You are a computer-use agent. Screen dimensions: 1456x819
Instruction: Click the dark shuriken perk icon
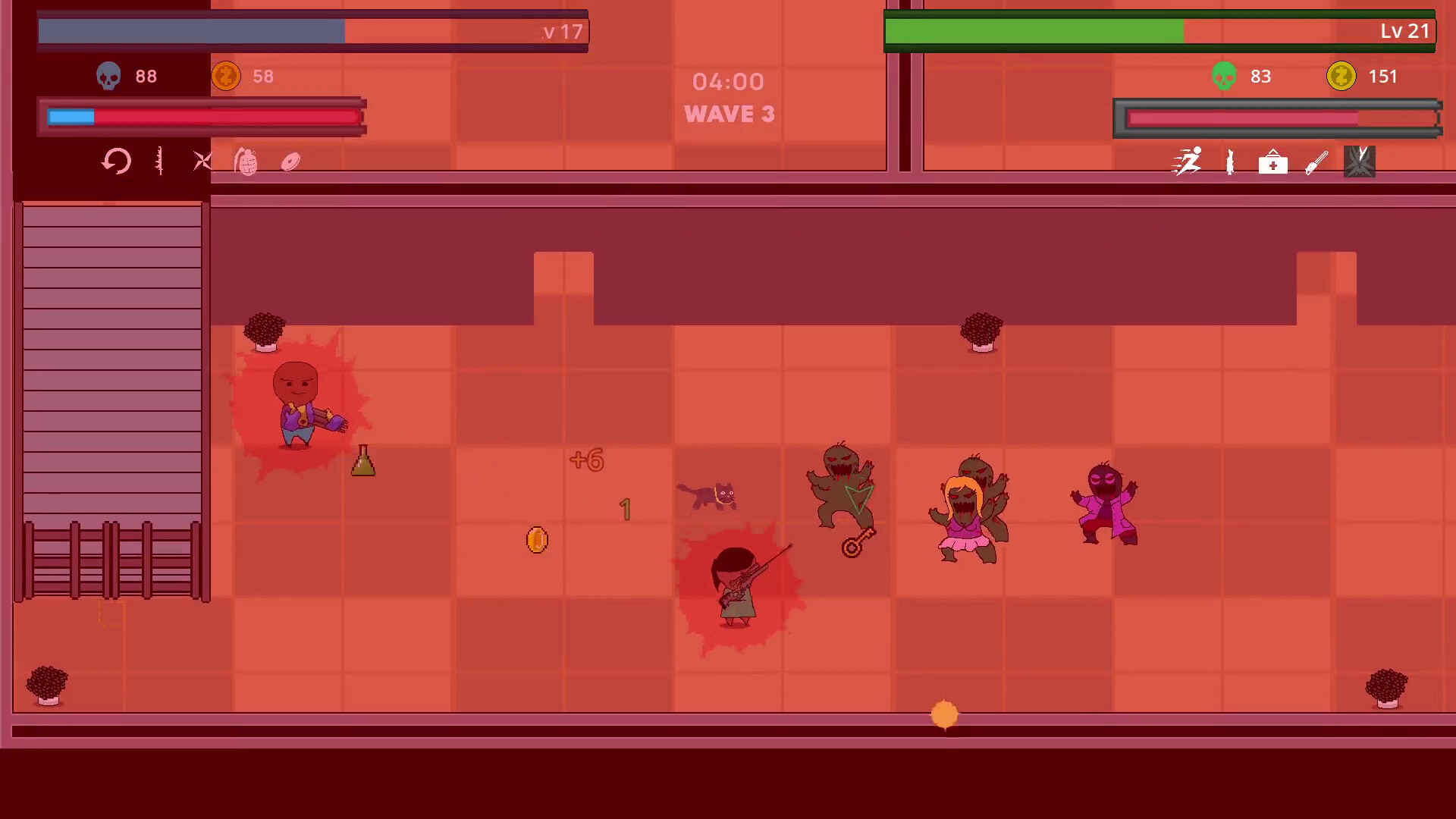(1359, 161)
